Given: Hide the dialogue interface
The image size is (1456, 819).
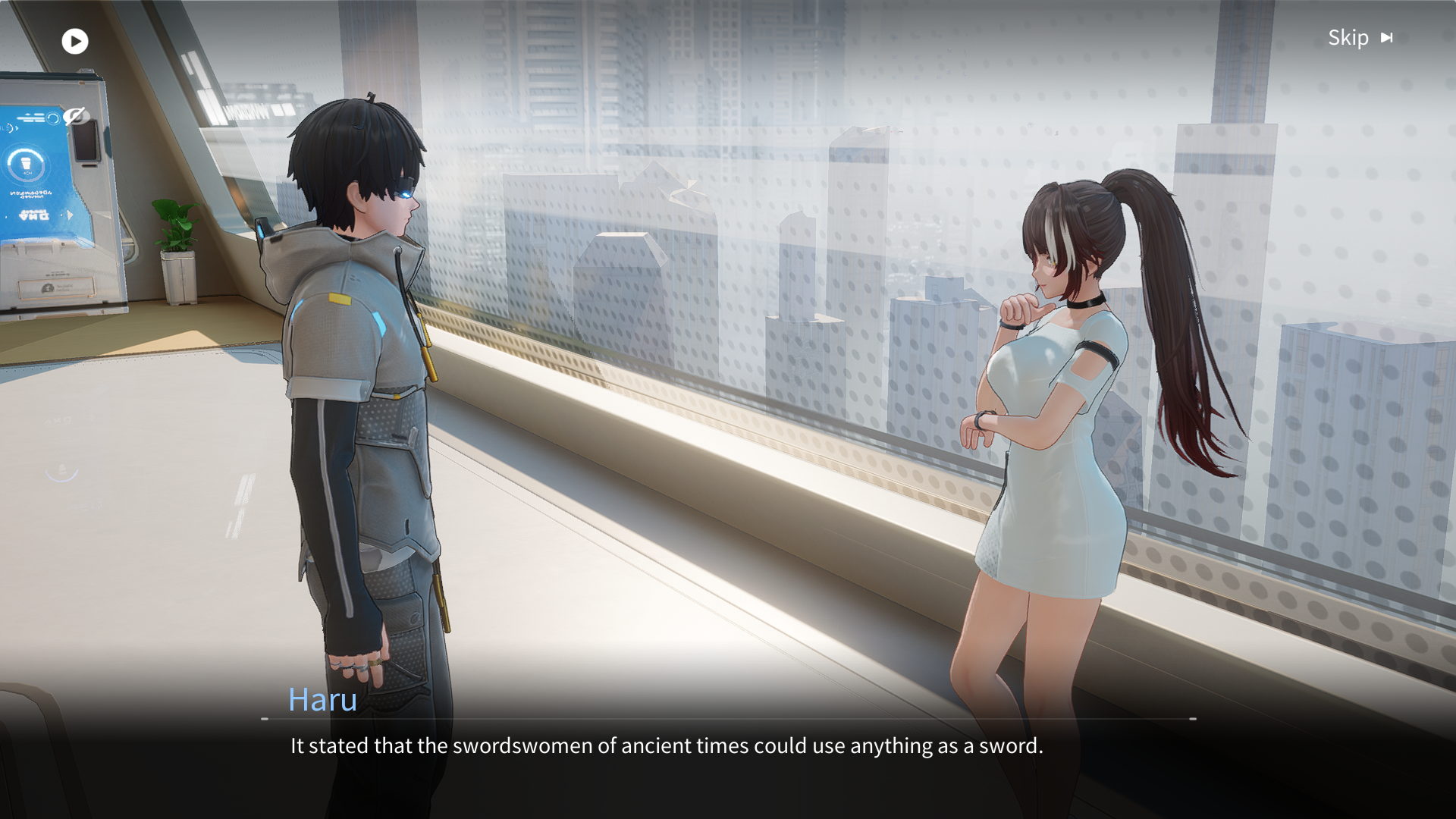Looking at the screenshot, I should [x=74, y=116].
